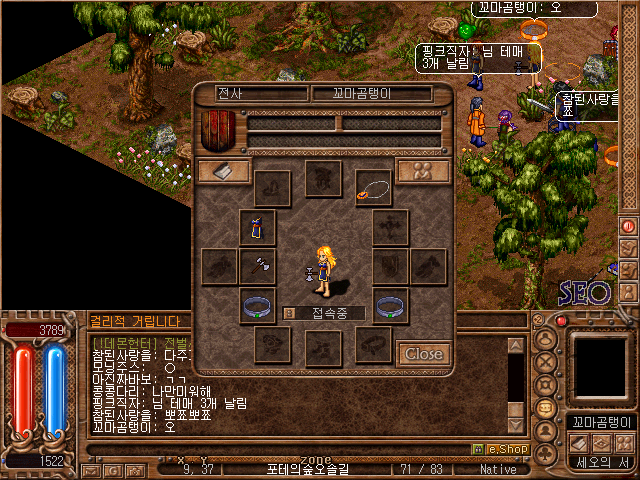The height and width of the screenshot is (480, 640).
Task: Select the equipped axe weapon slot
Action: click(257, 266)
